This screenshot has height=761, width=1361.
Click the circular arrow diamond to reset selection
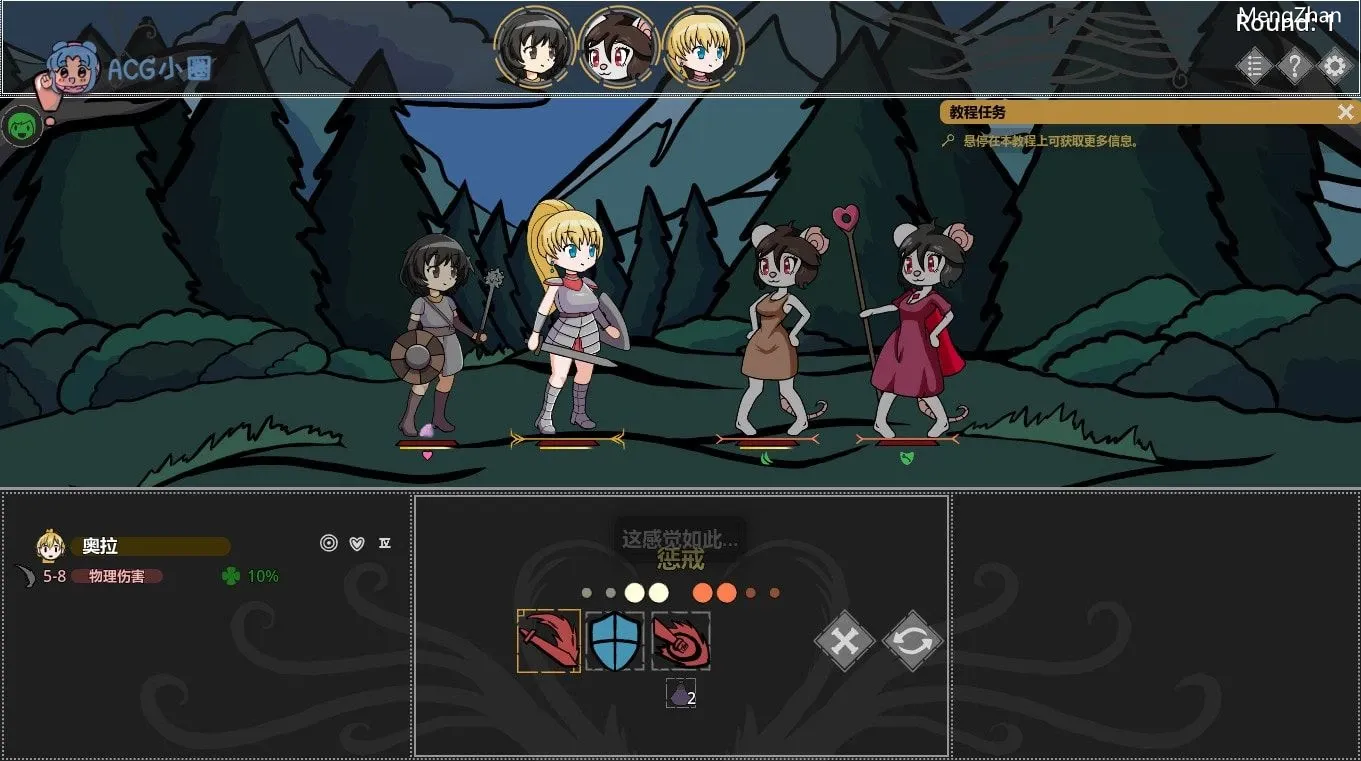(x=911, y=641)
